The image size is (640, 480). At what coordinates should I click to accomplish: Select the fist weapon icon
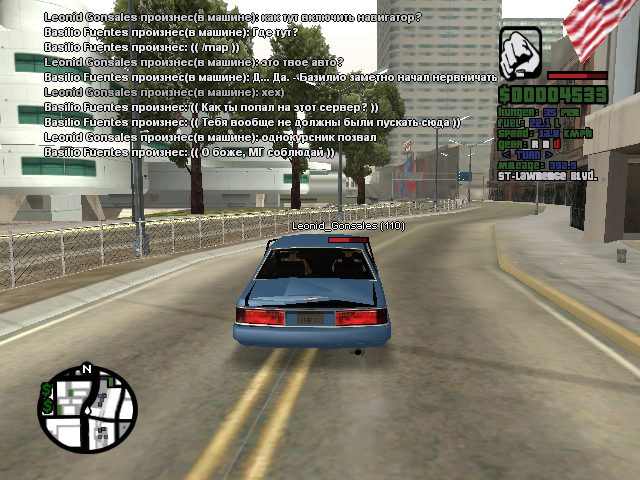(519, 52)
